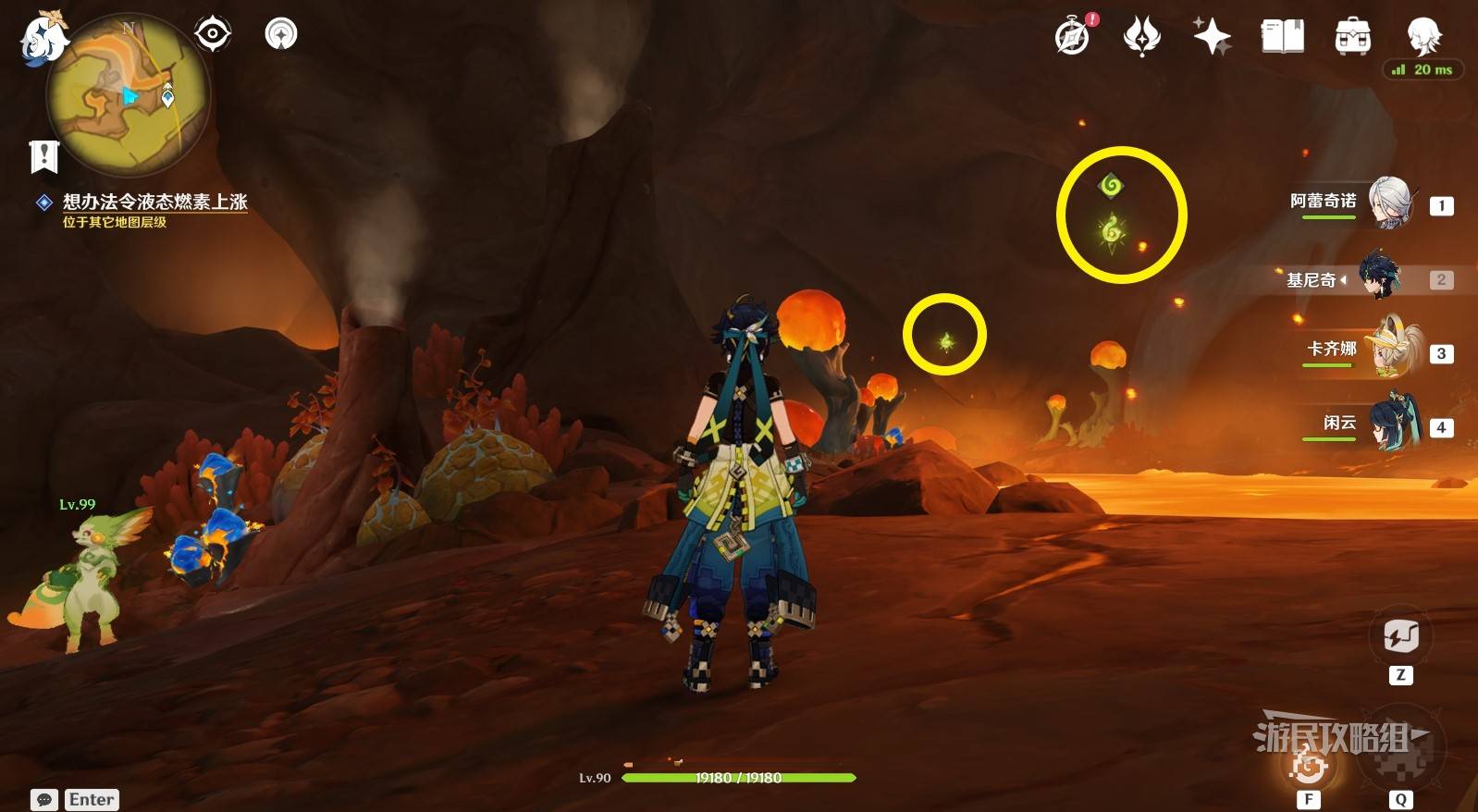Open the Wish star icon
This screenshot has height=812, width=1478.
point(1212,36)
